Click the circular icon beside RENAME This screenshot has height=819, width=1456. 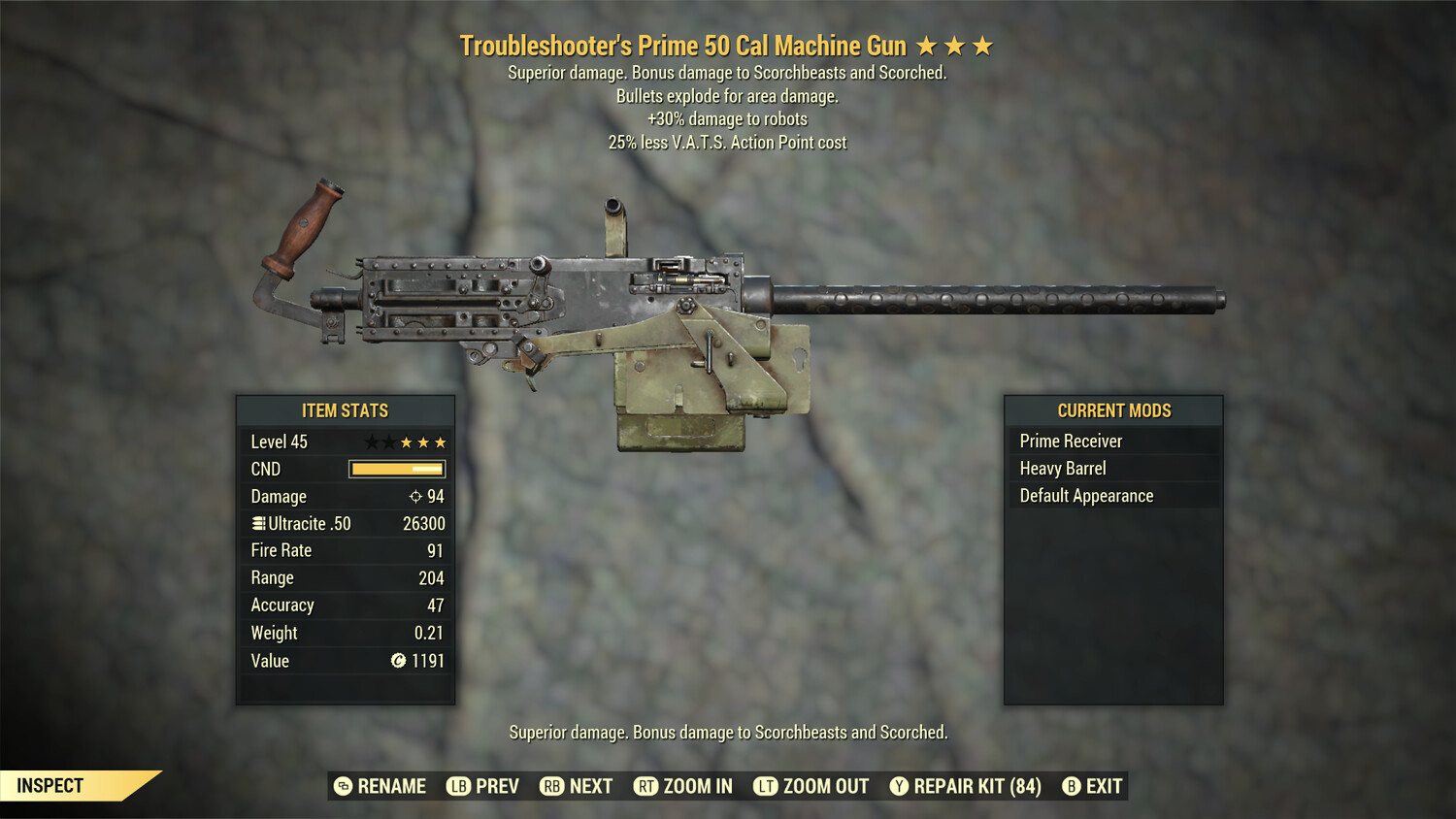pos(342,786)
